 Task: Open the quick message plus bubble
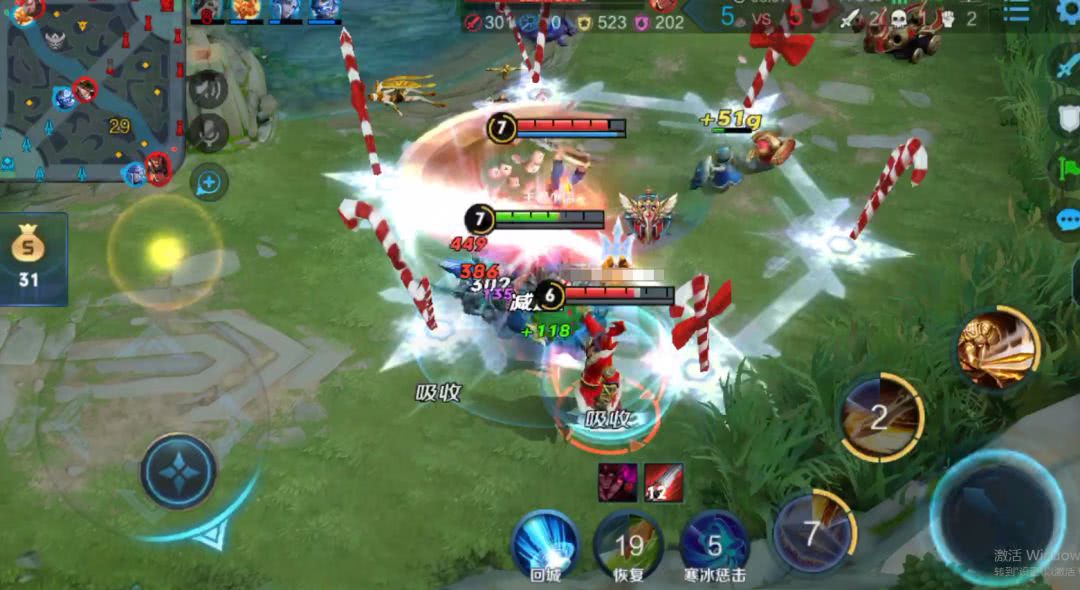(209, 182)
